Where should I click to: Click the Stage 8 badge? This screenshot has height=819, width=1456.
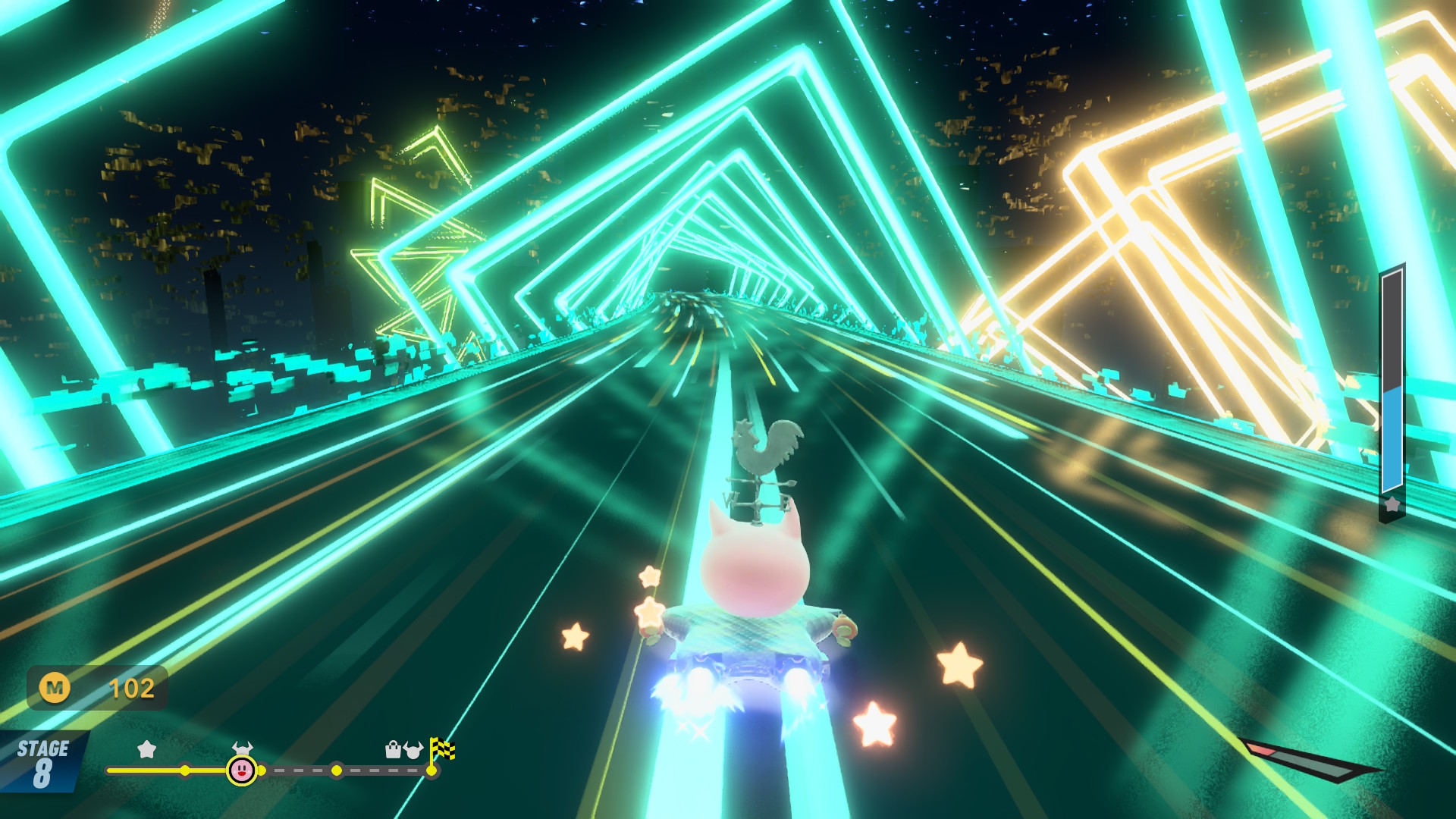(42, 762)
